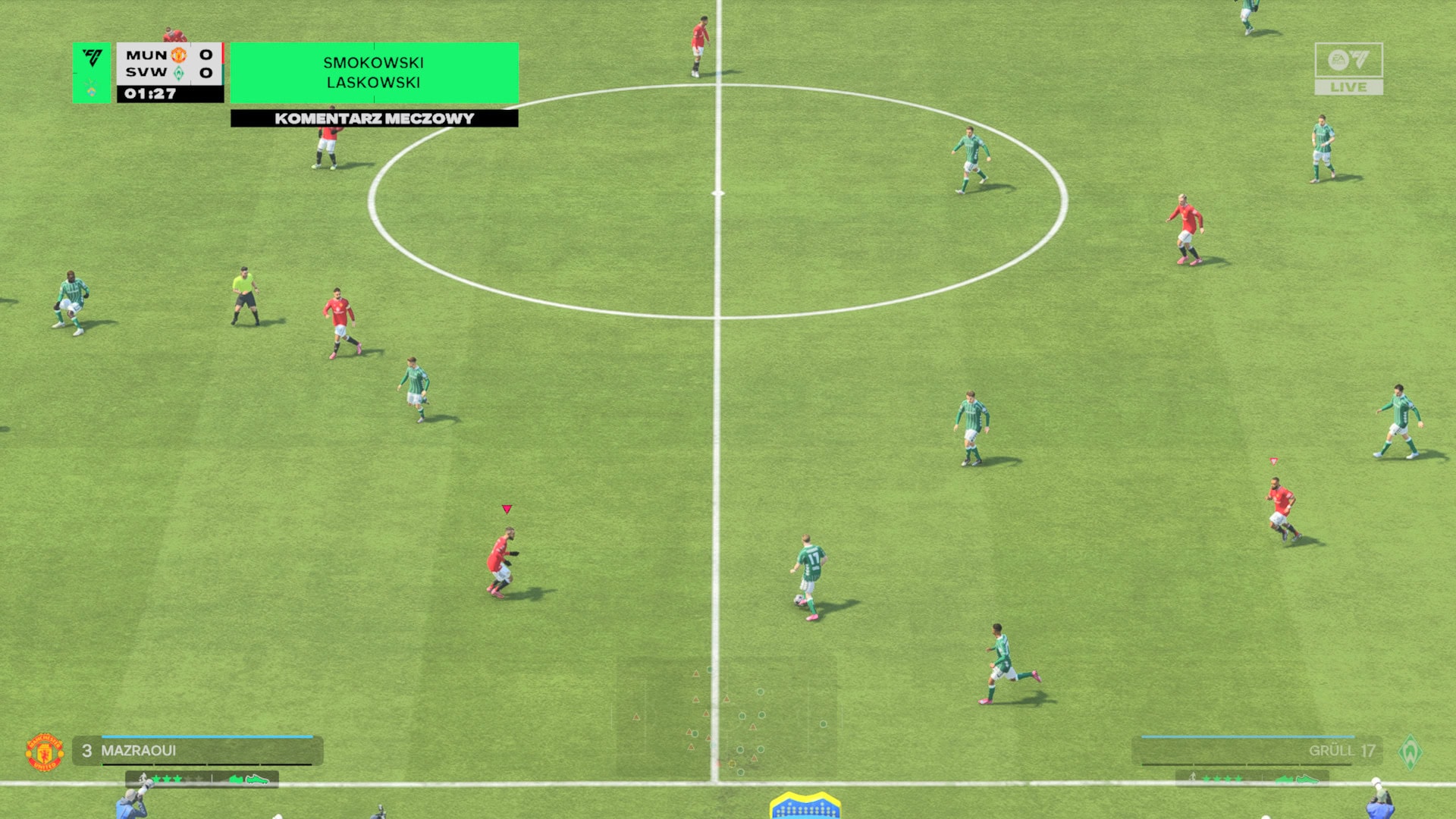Viewport: 1456px width, 819px height.
Task: Select the Grüll 17 player name panel
Action: (x=1257, y=750)
